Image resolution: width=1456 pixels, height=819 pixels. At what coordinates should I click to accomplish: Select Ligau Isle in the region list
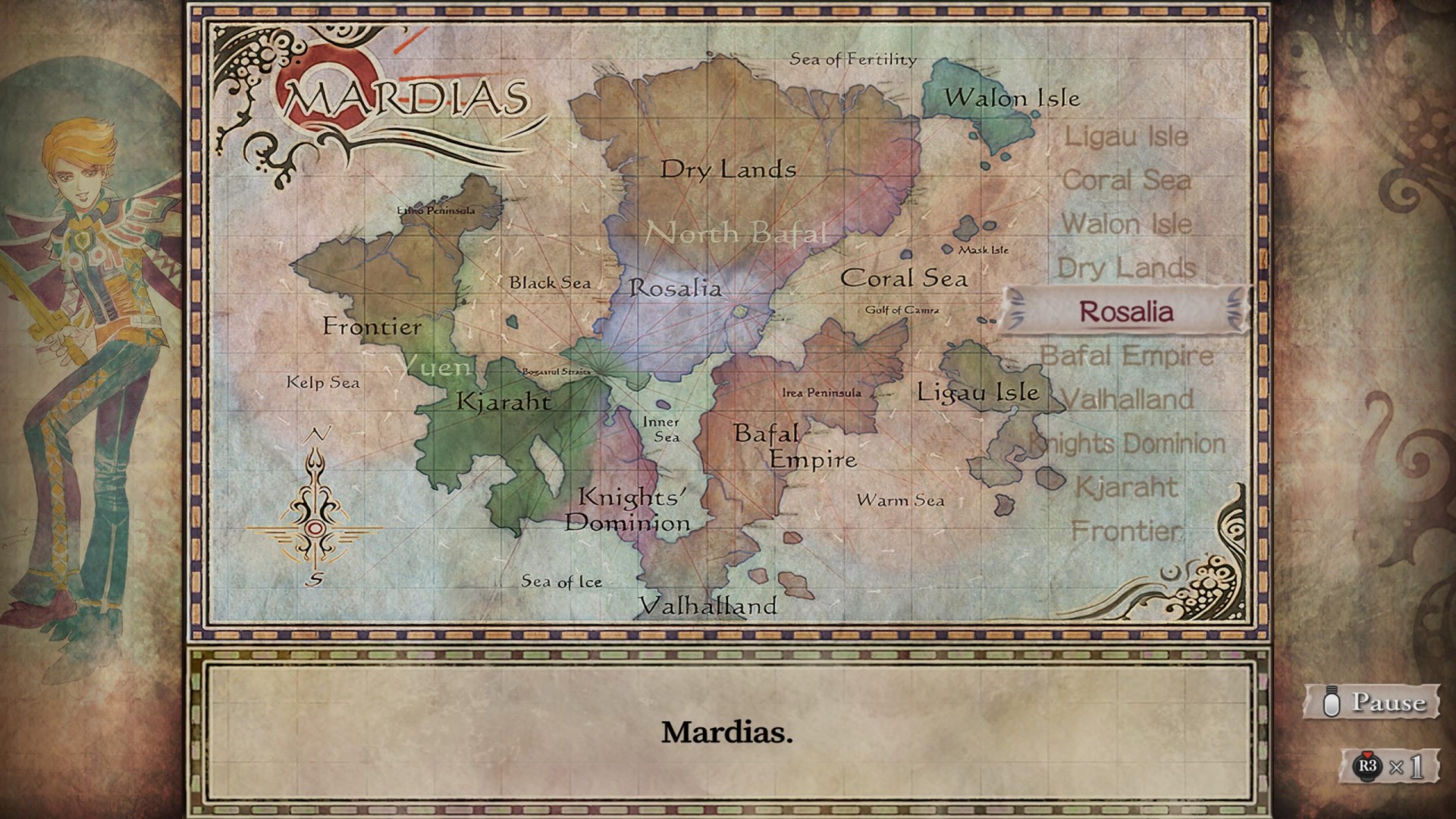[1126, 137]
